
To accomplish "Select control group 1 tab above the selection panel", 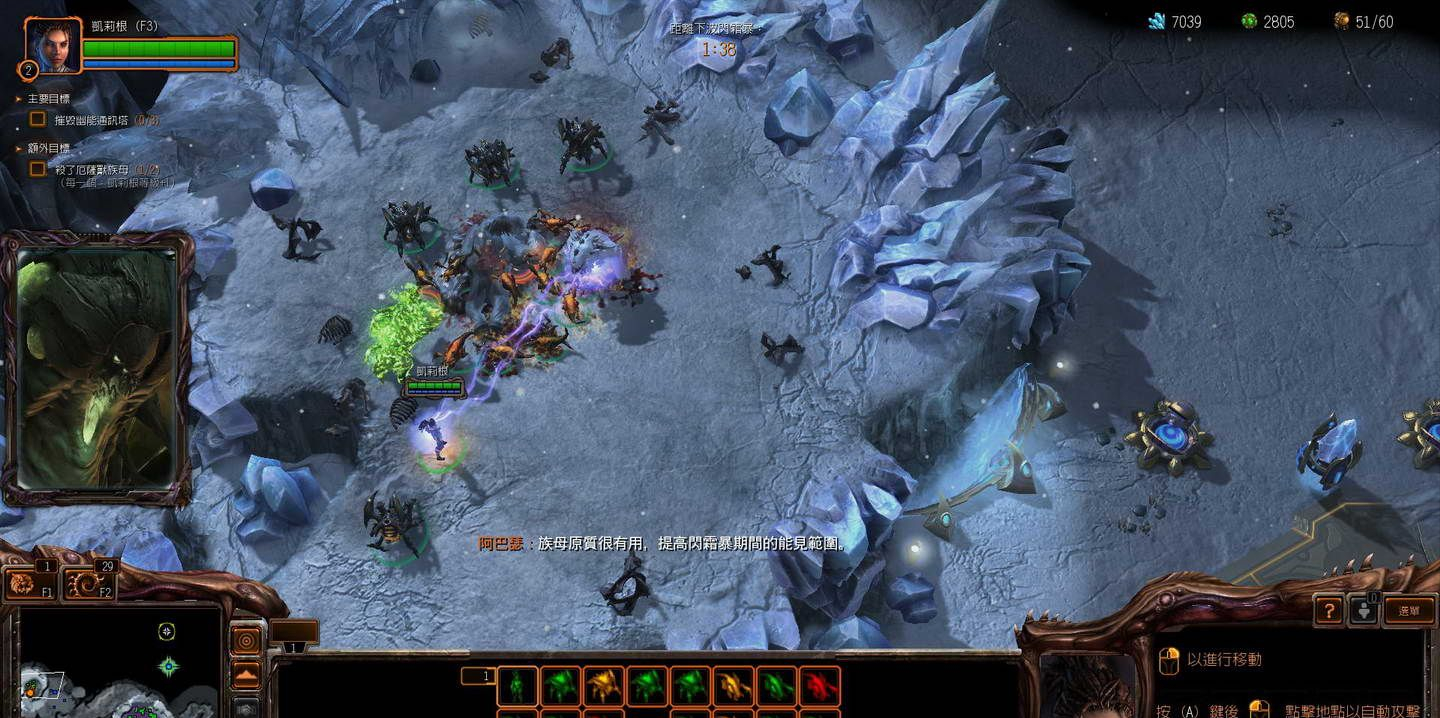I will click(478, 676).
